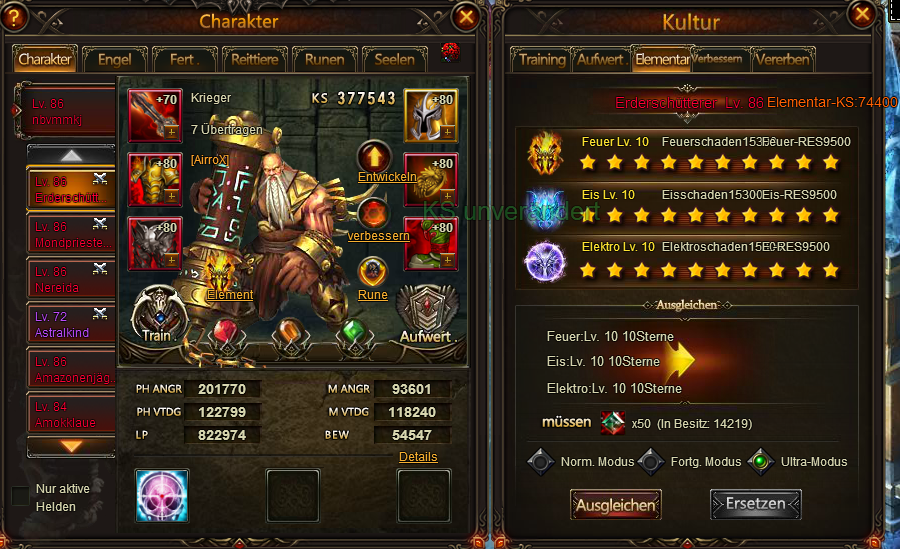Click the Ausgleichen button
900x549 pixels.
coord(616,505)
